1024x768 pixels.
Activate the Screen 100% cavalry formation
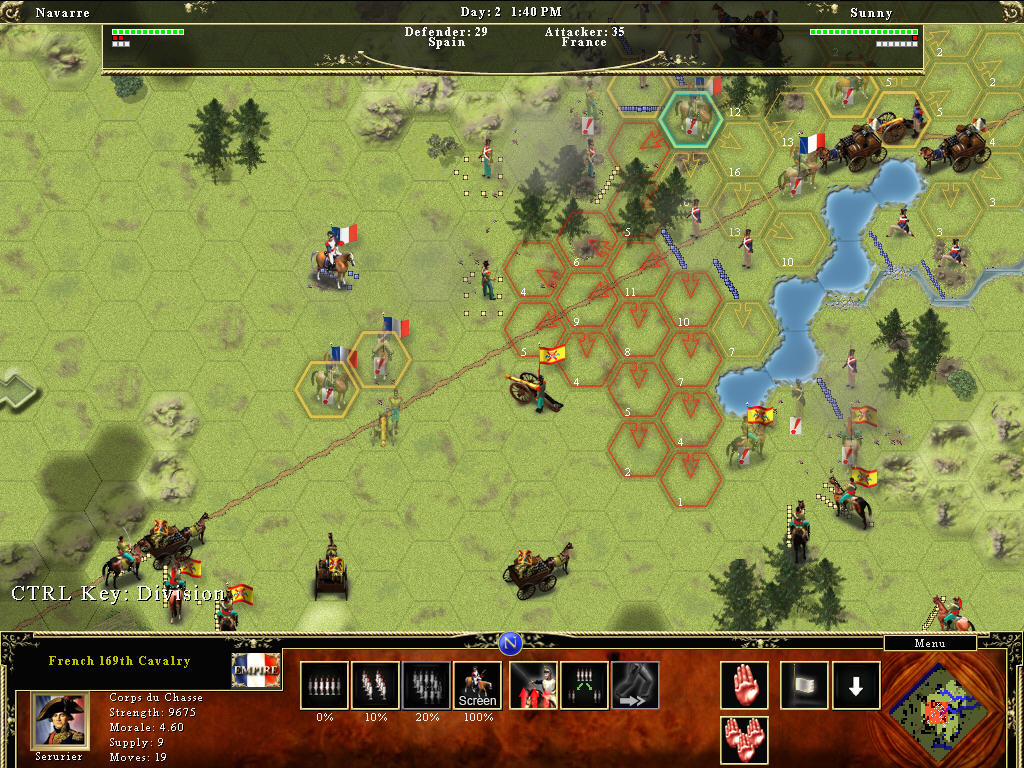point(477,686)
